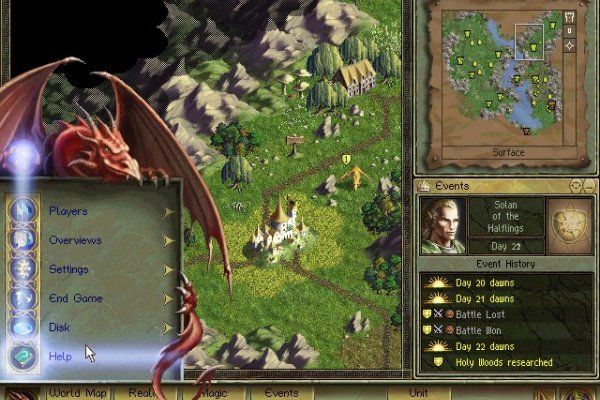Click the World Map button
This screenshot has width=600, height=400.
(x=80, y=393)
